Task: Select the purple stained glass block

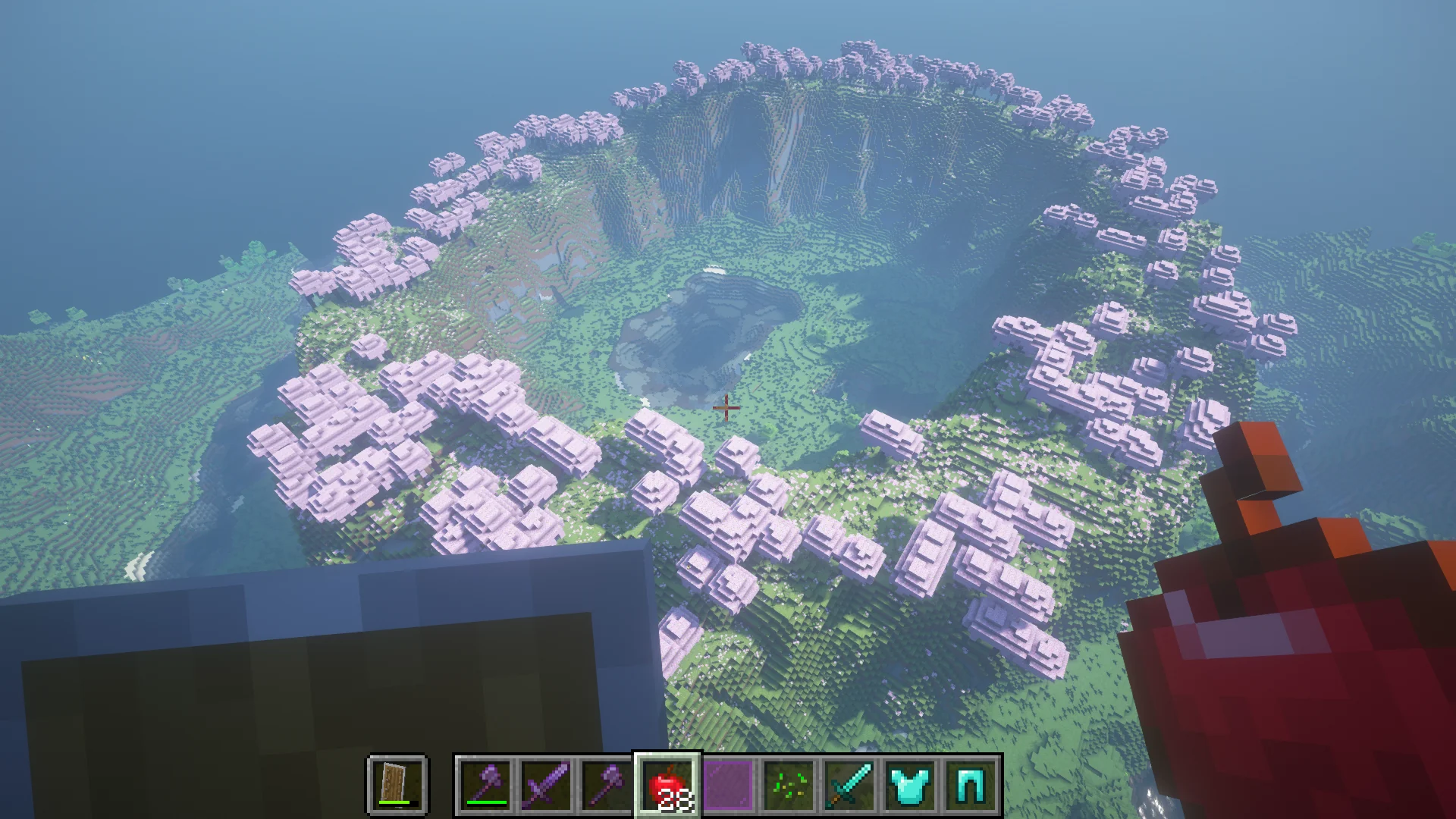Action: click(727, 785)
